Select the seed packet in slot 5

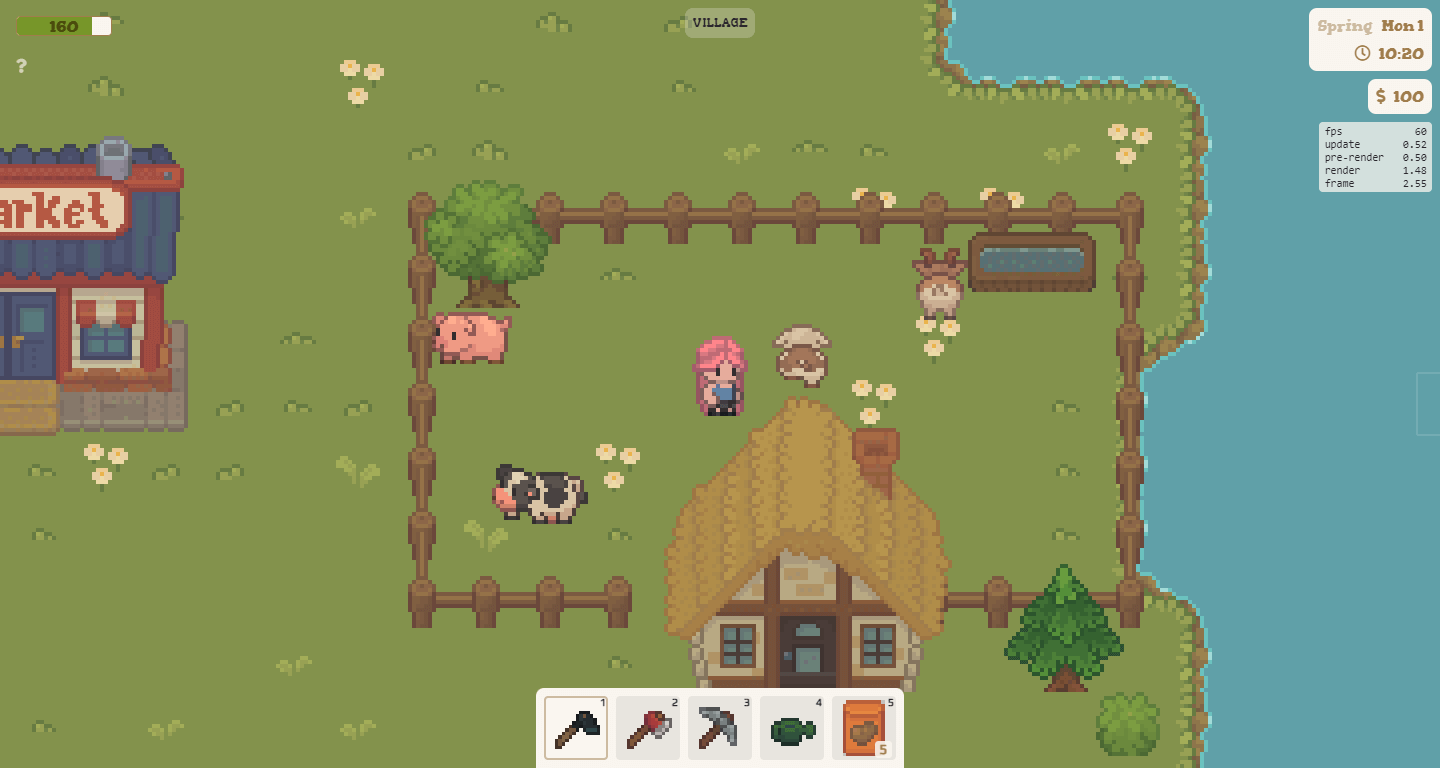[x=863, y=728]
